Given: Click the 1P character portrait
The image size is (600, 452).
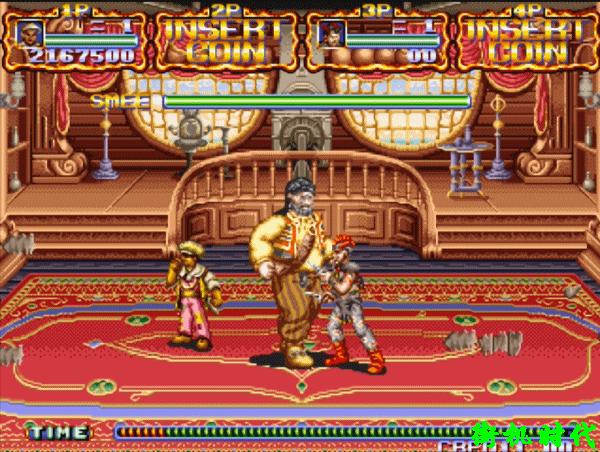Looking at the screenshot, I should [30, 32].
